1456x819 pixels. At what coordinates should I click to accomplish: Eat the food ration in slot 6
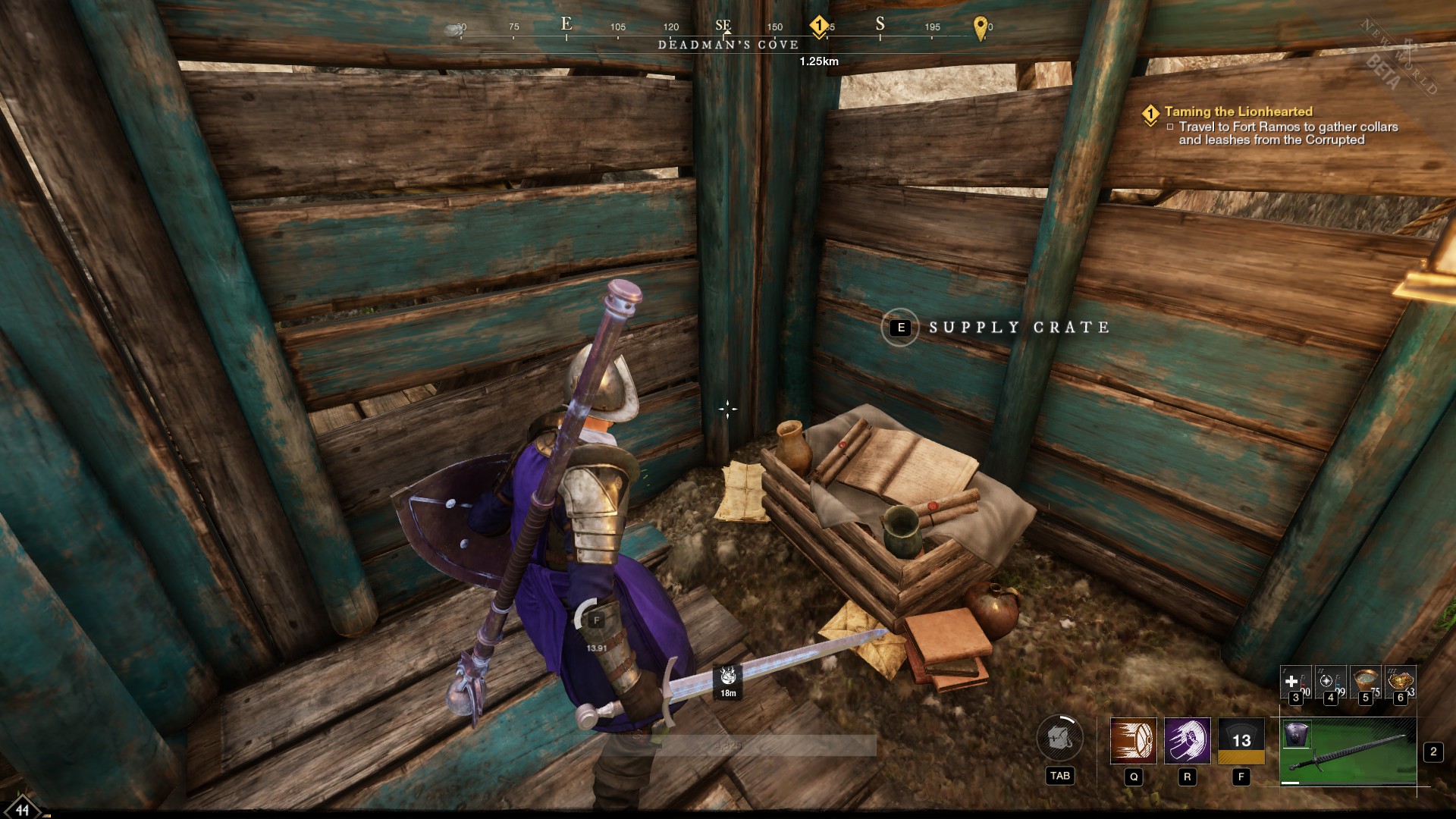[x=1400, y=679]
